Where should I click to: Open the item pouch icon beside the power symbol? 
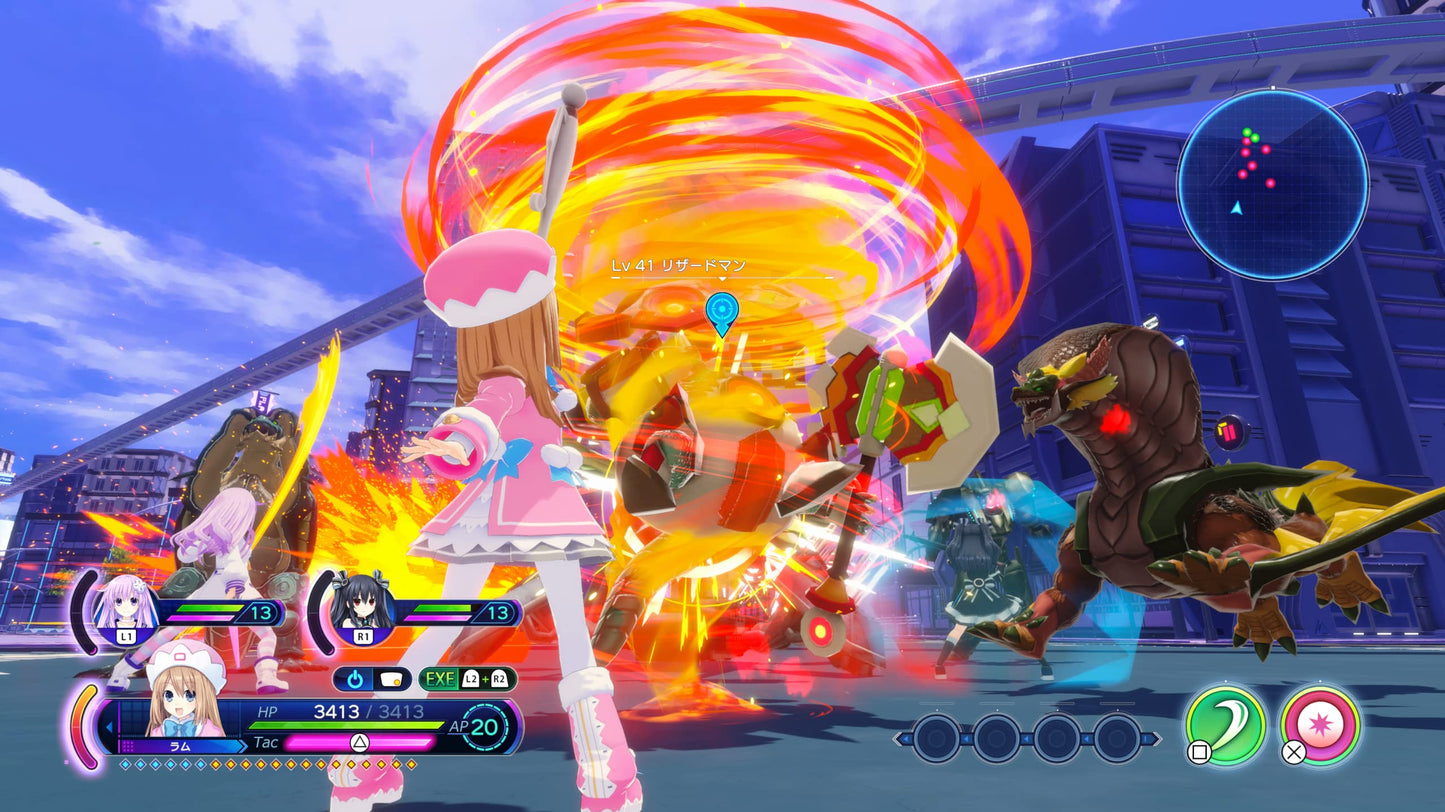(391, 678)
